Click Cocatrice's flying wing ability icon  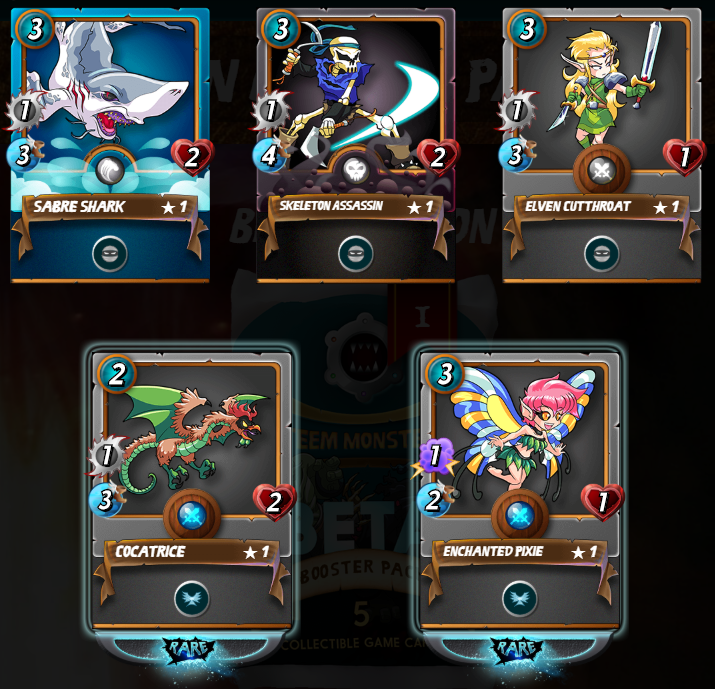[192, 598]
